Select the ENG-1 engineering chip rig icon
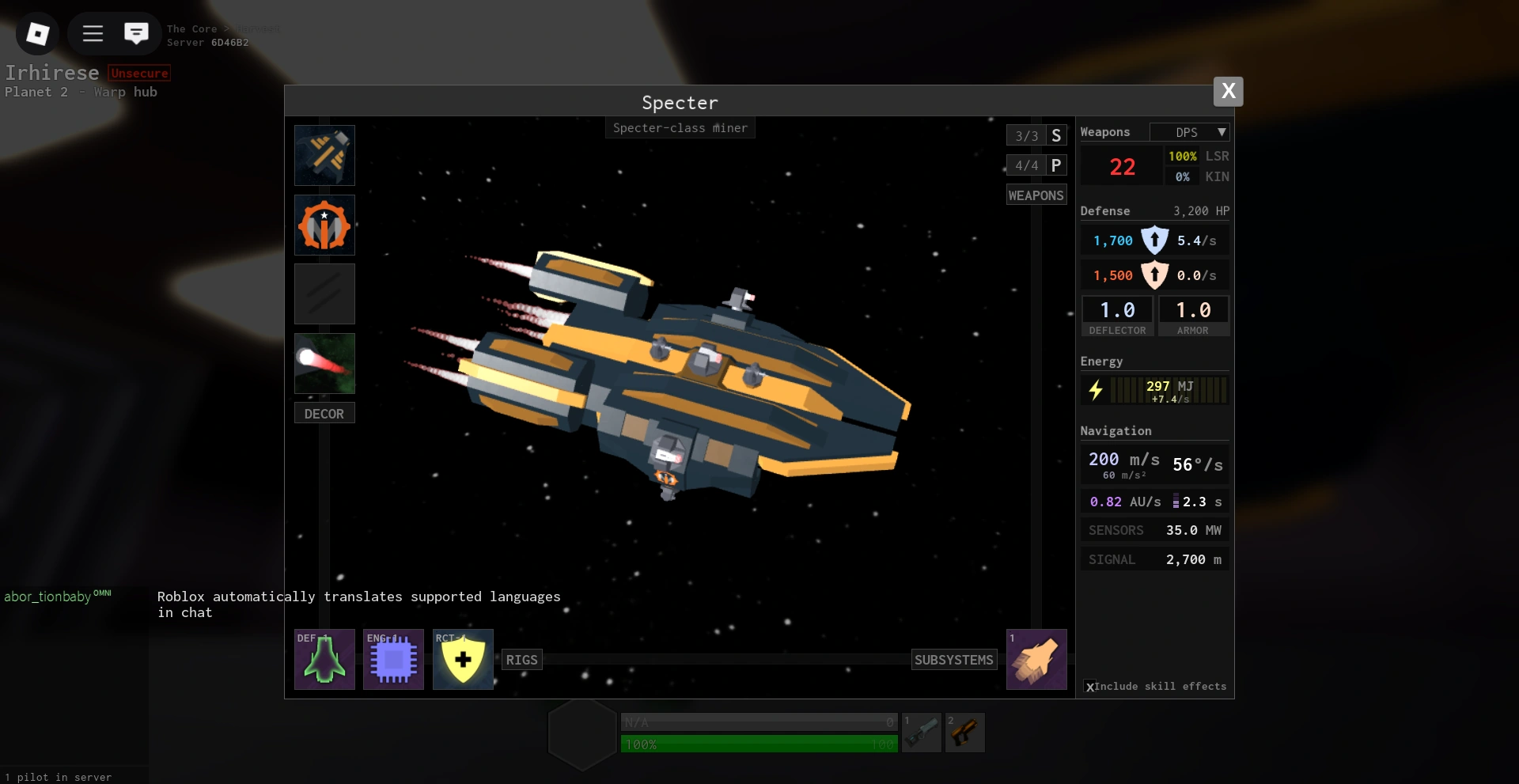This screenshot has width=1519, height=784. pos(393,659)
